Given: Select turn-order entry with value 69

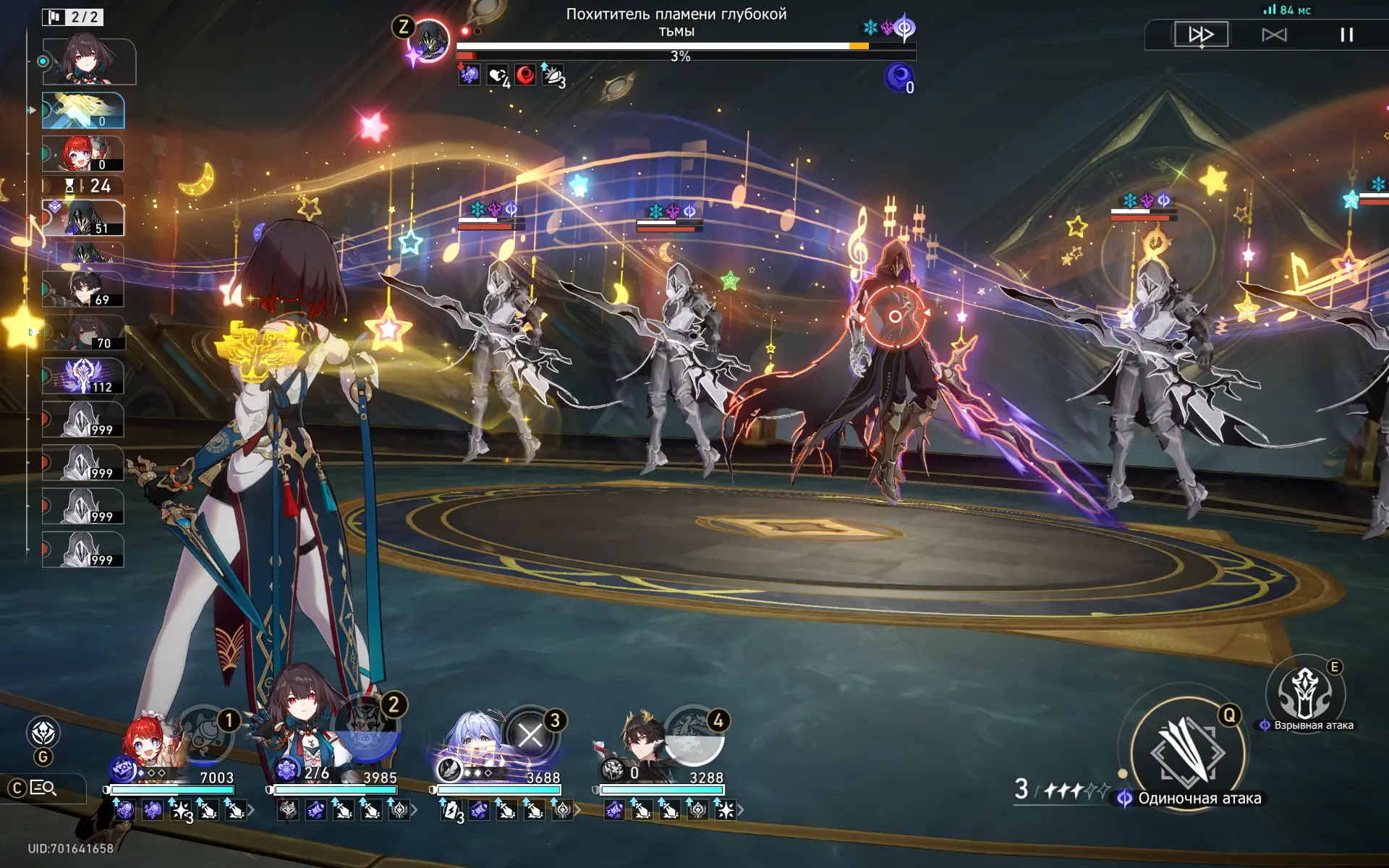Looking at the screenshot, I should click(x=83, y=289).
